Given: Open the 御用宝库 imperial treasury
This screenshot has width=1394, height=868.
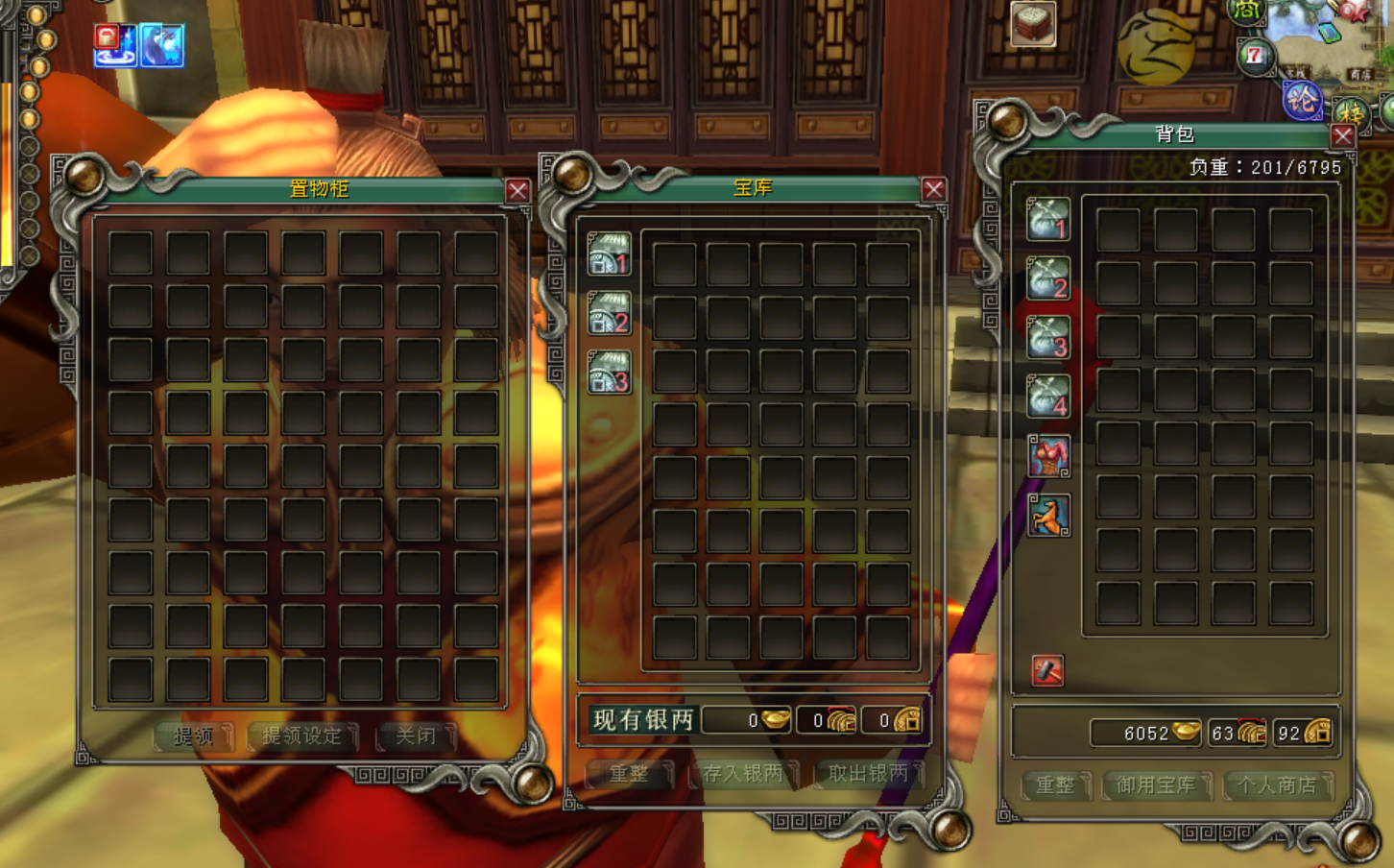Looking at the screenshot, I should click(1156, 785).
